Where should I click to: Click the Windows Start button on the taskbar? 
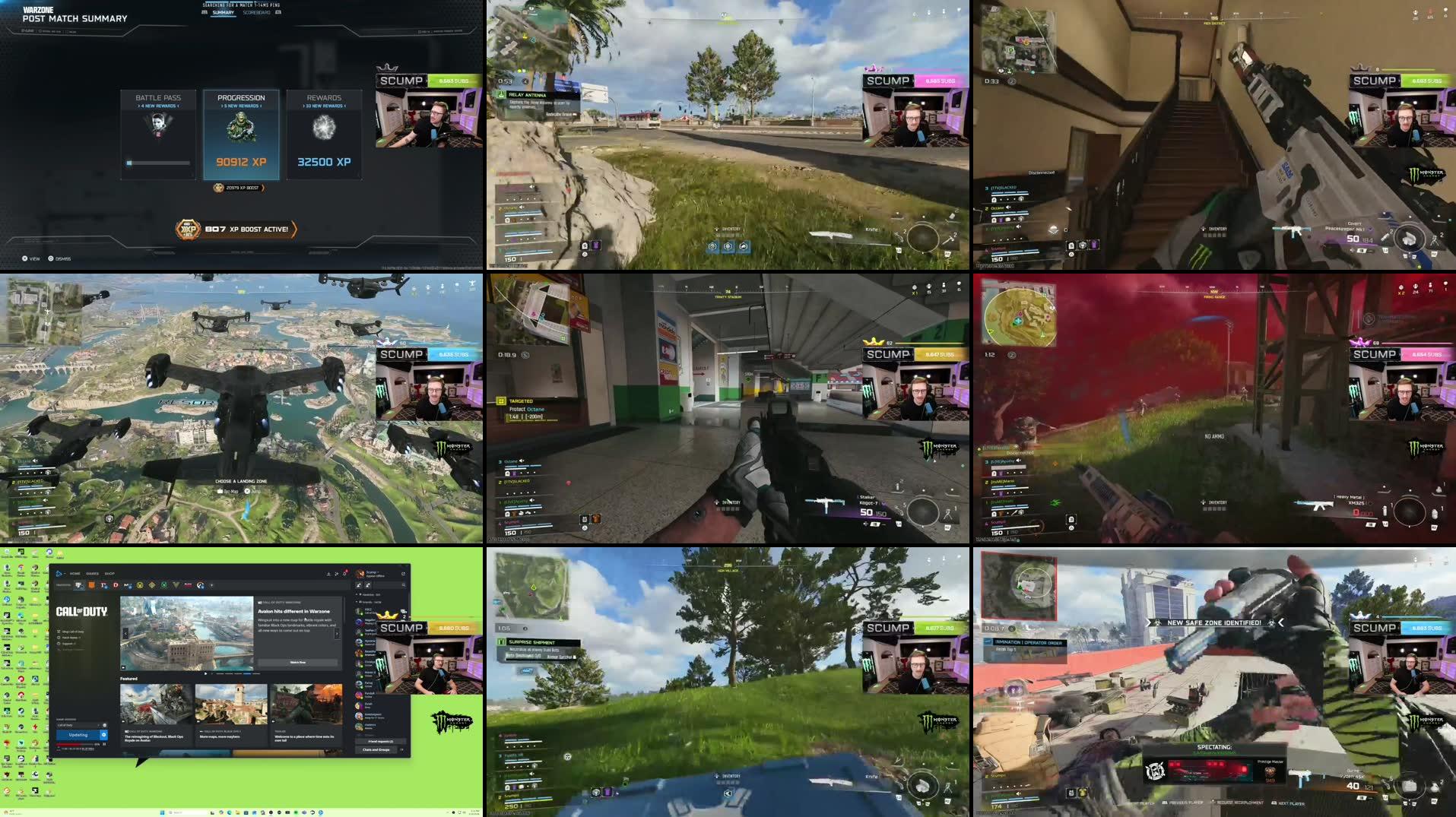[163, 812]
